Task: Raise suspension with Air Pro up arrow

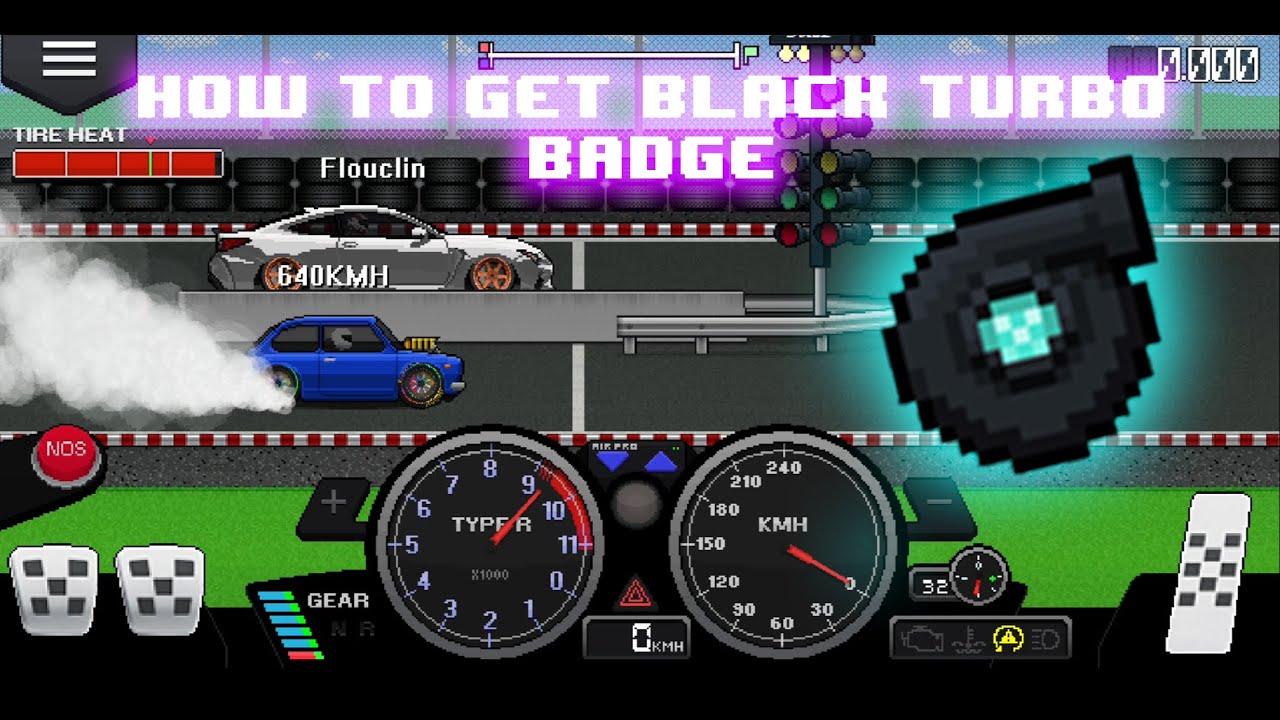Action: point(660,462)
